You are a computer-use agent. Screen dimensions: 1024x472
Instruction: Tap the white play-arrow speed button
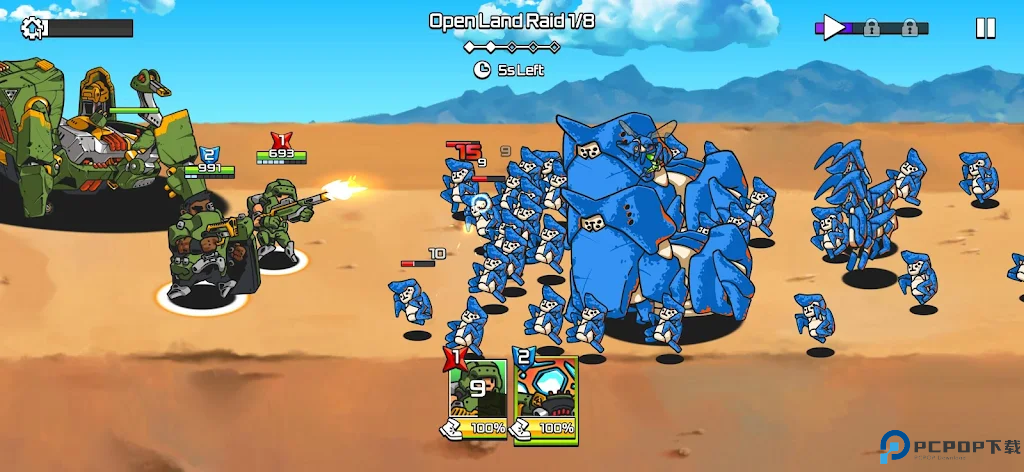click(834, 27)
